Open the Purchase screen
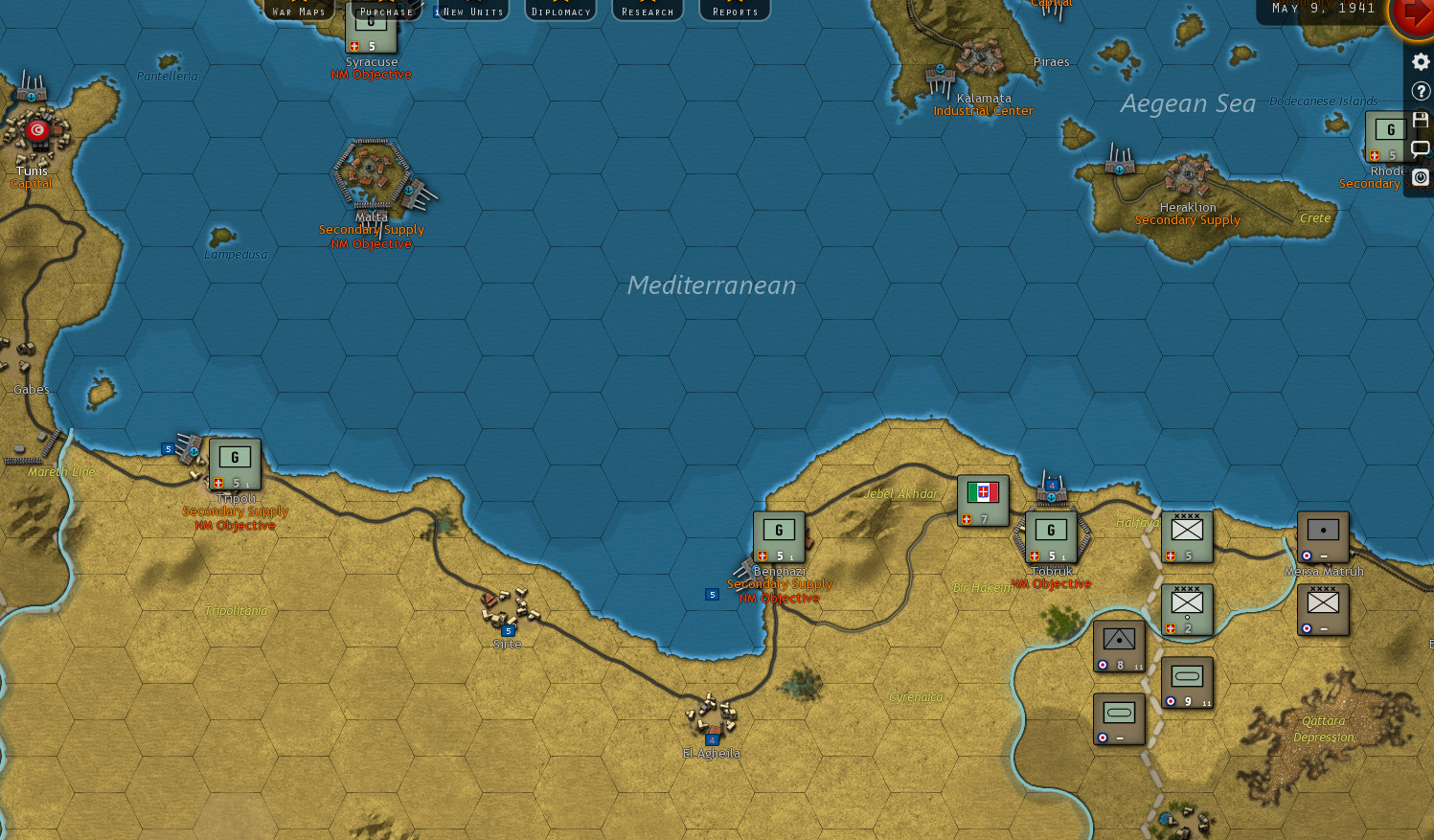 pyautogui.click(x=385, y=11)
